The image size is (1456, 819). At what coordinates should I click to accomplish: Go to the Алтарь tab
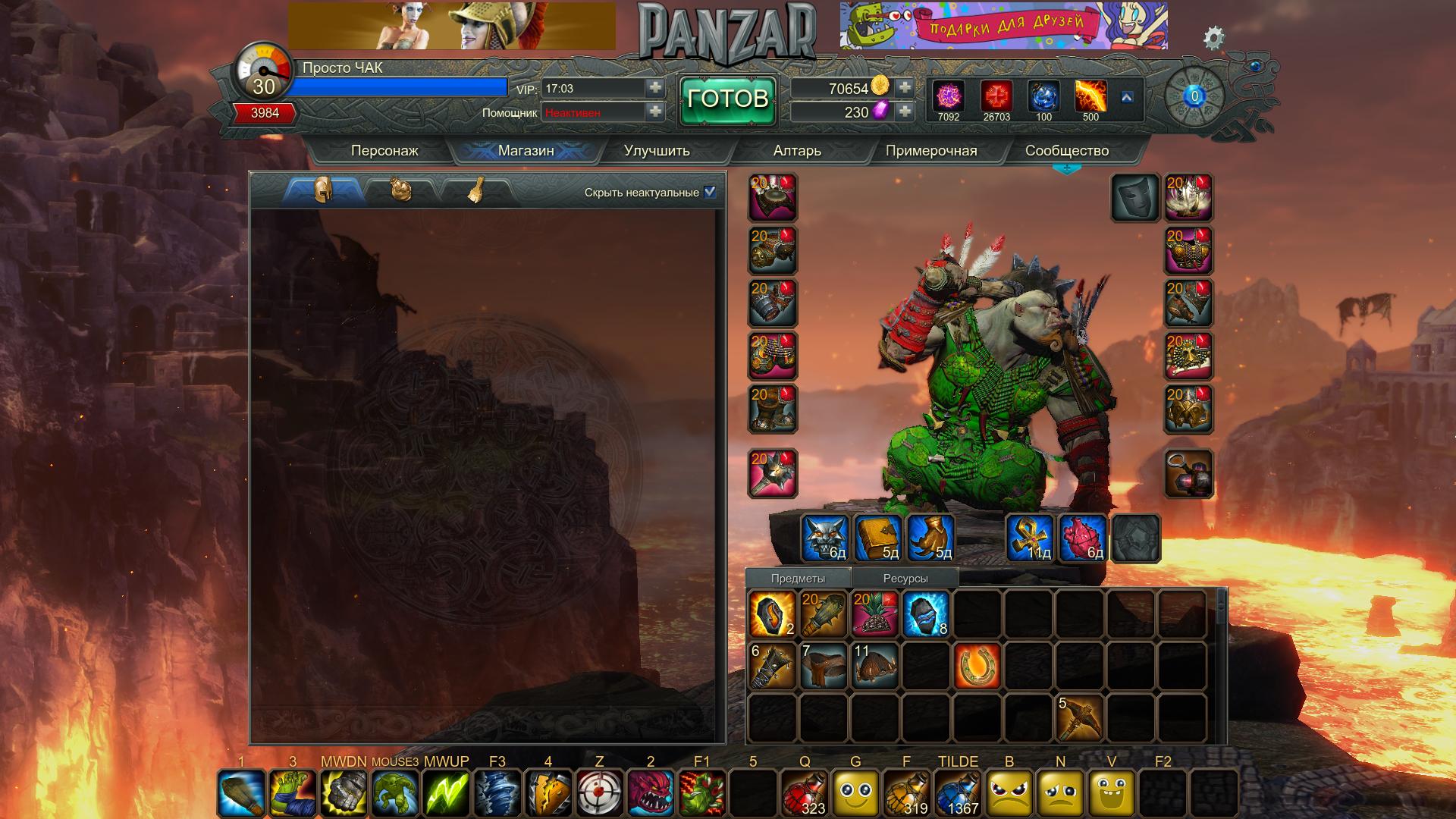(x=797, y=150)
